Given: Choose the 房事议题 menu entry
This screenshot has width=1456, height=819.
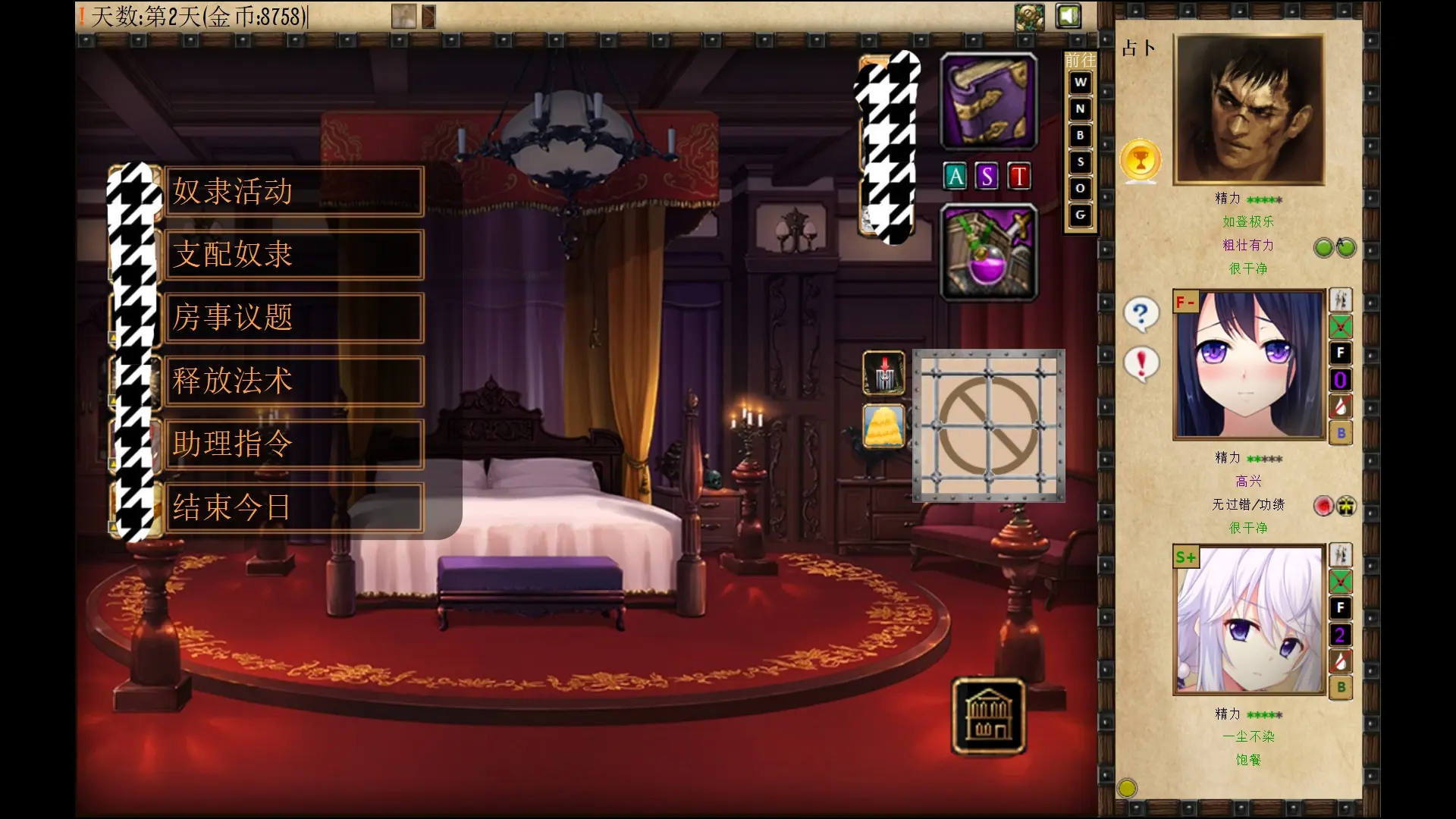Looking at the screenshot, I should [293, 318].
